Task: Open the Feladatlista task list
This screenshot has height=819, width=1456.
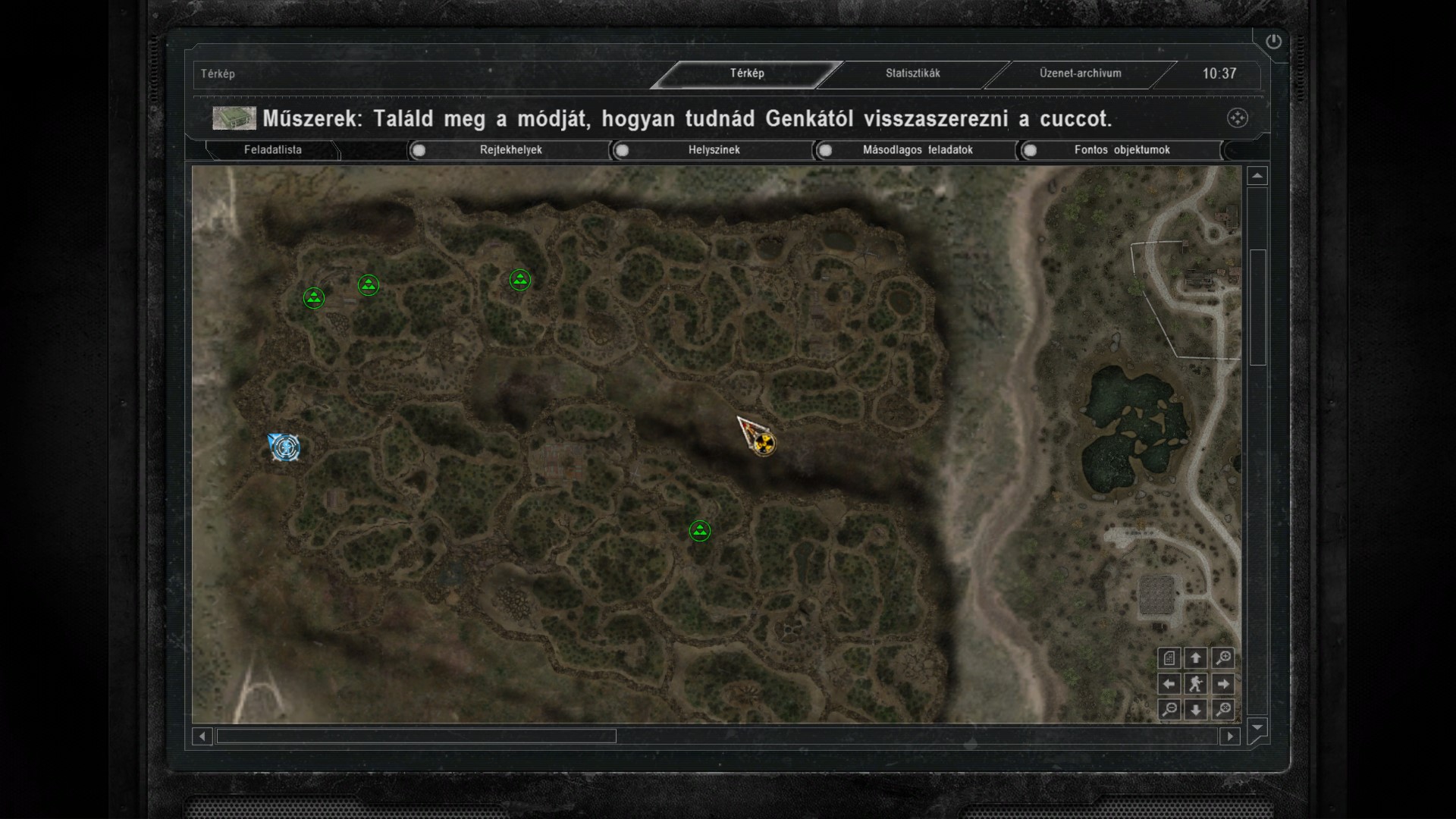Action: [273, 150]
